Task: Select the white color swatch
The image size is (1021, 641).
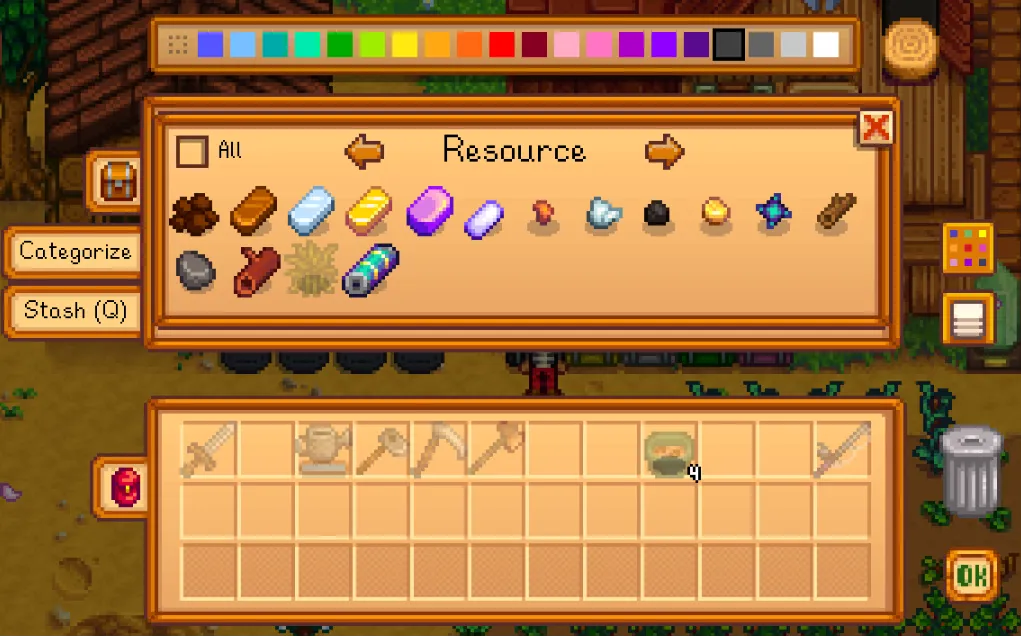Action: [x=826, y=45]
